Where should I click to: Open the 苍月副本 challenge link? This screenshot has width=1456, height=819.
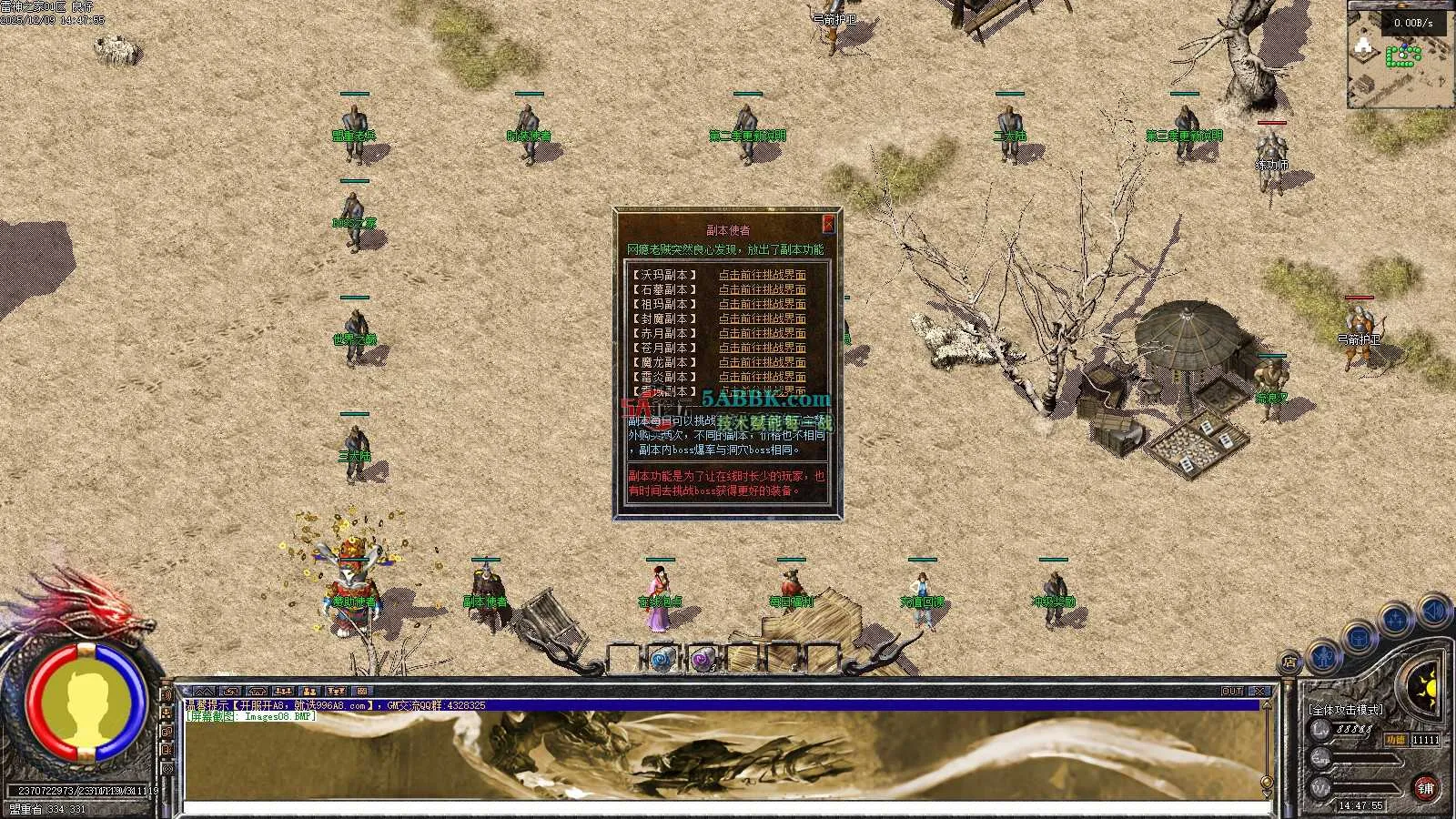point(762,348)
